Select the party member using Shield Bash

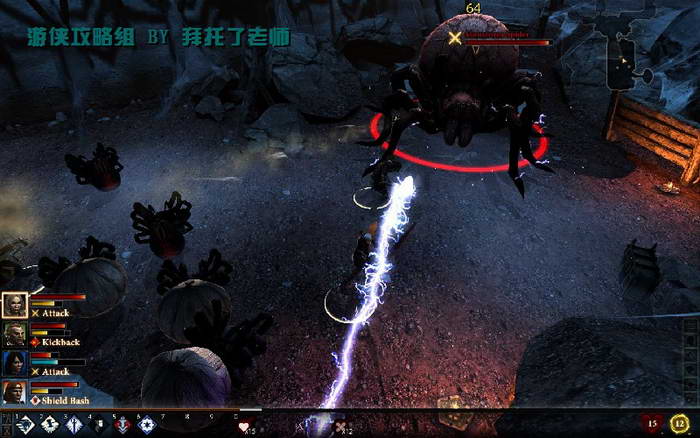pos(14,392)
